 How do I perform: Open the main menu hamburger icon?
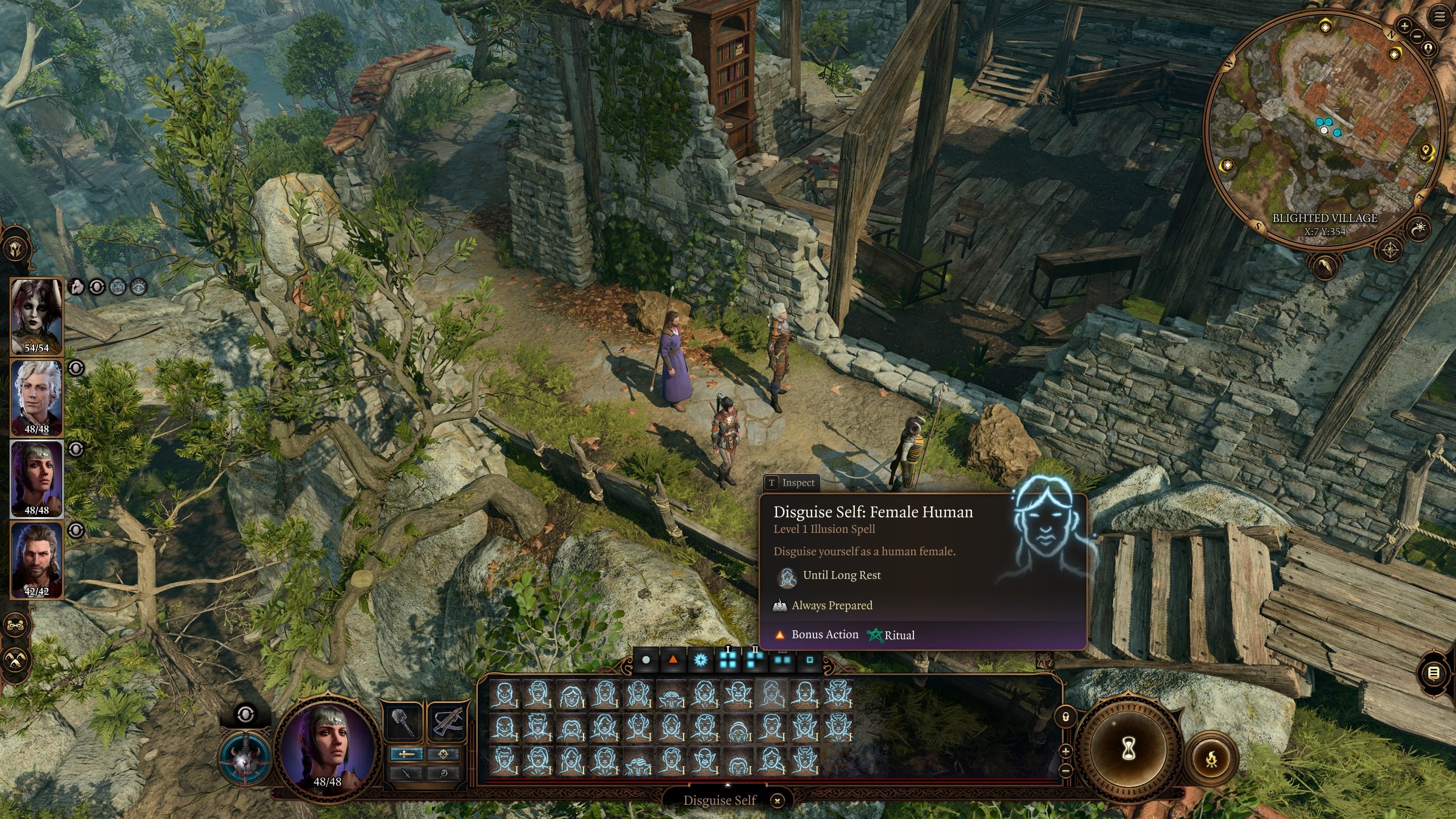1440,17
